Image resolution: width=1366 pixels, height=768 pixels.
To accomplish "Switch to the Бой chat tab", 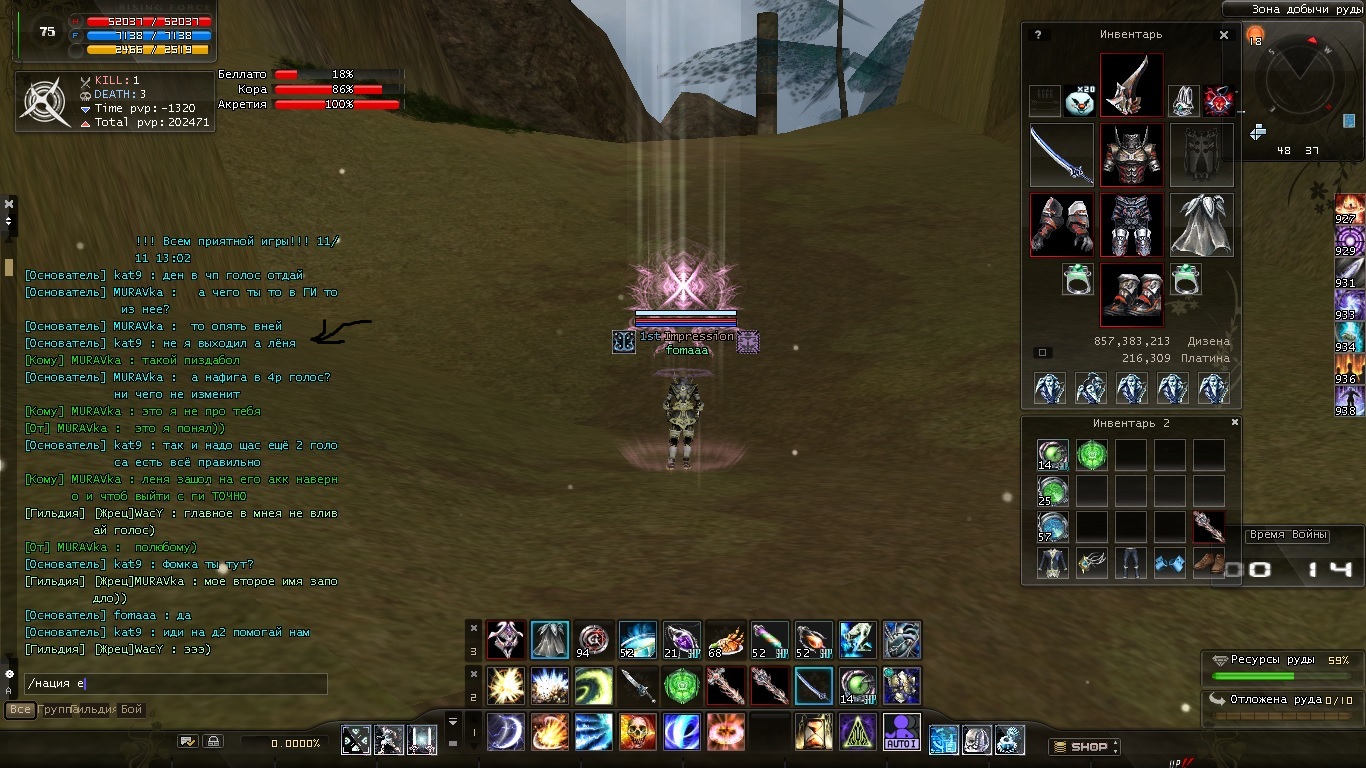I will [x=132, y=710].
